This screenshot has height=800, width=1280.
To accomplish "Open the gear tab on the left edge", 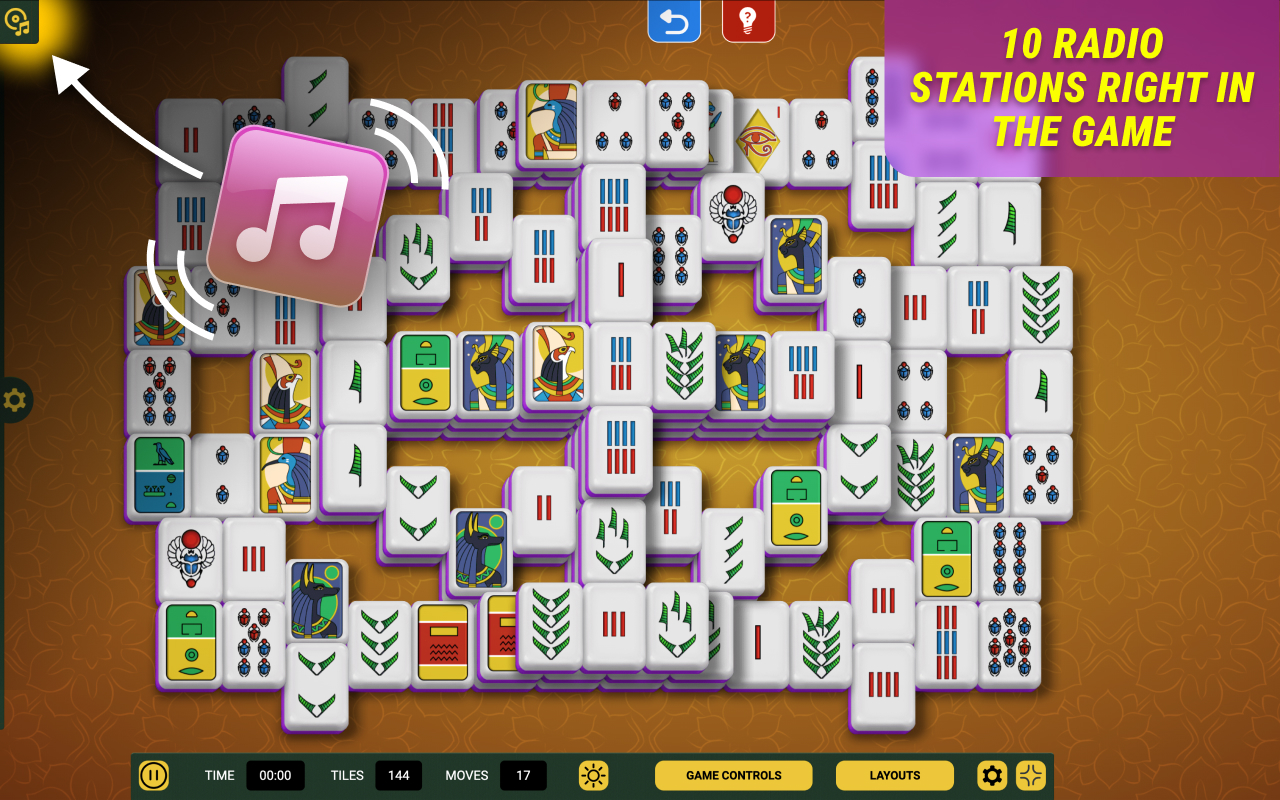I will pos(13,398).
